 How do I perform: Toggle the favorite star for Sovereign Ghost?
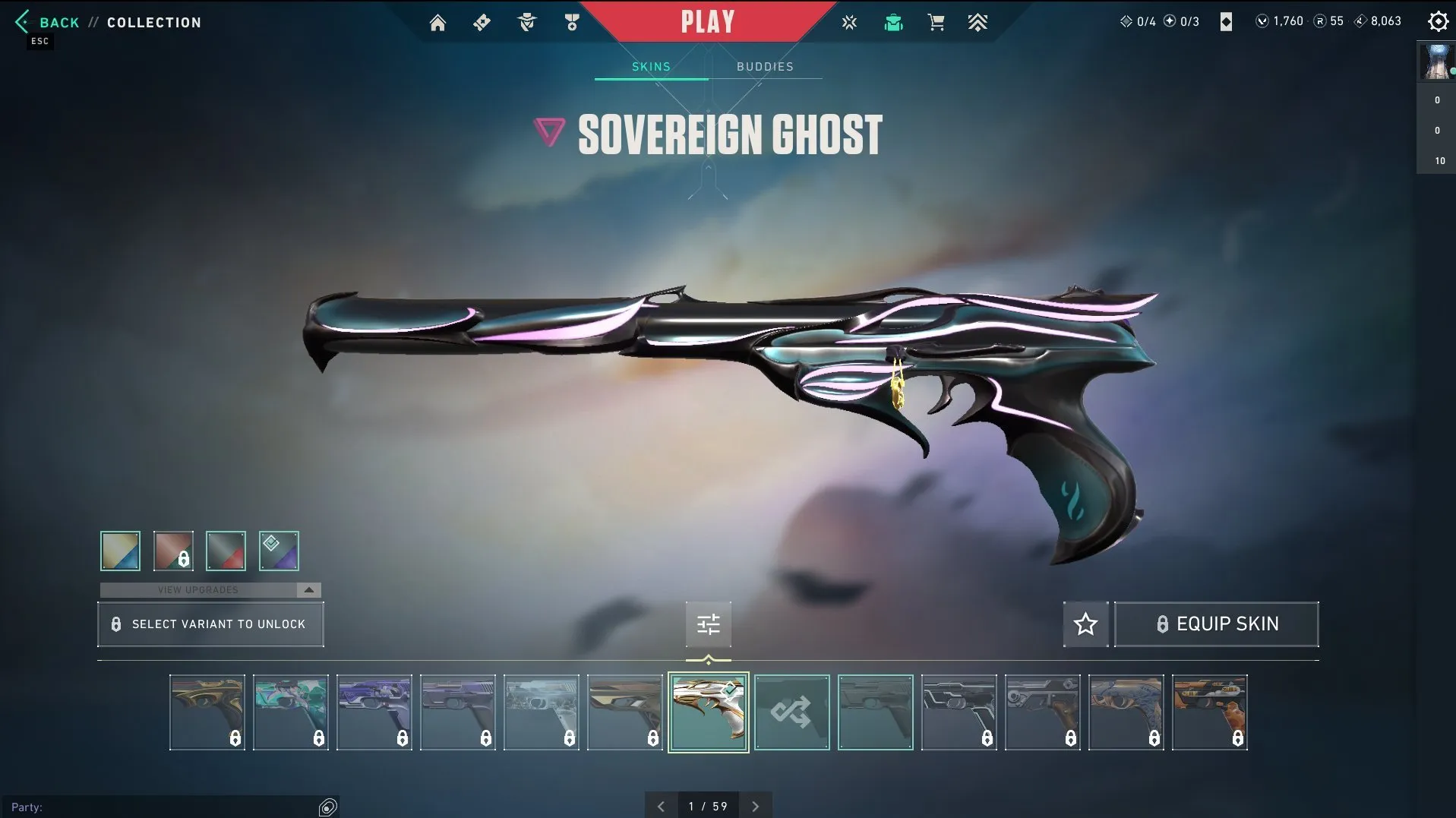[x=1085, y=624]
